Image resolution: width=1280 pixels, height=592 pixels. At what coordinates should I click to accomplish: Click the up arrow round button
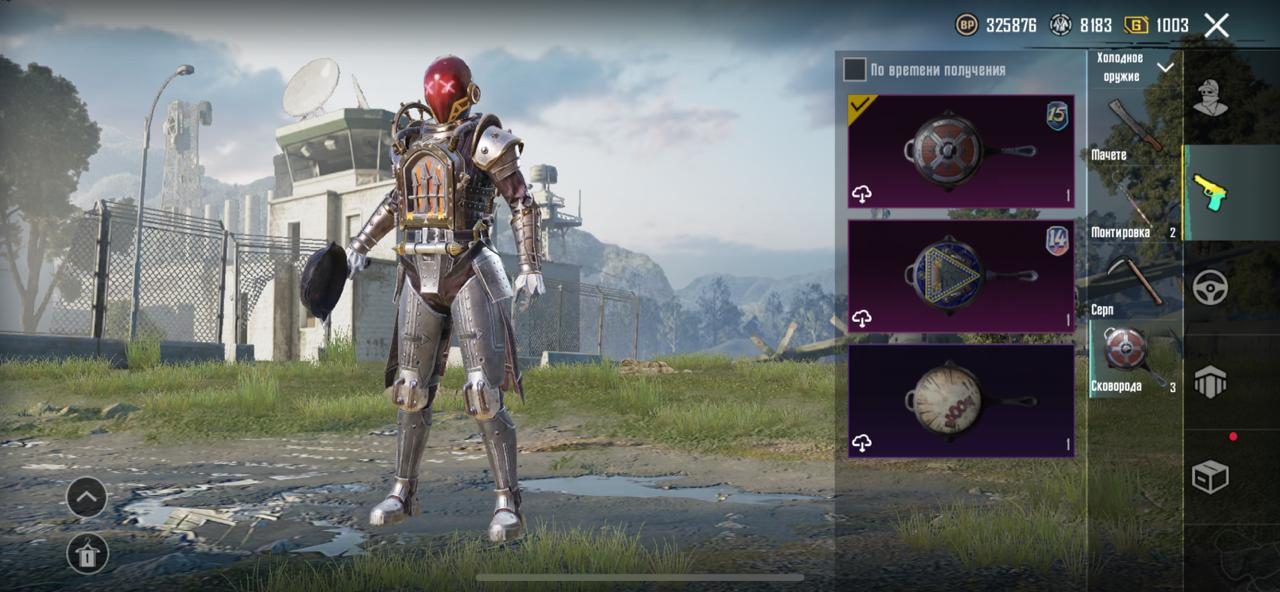point(87,497)
